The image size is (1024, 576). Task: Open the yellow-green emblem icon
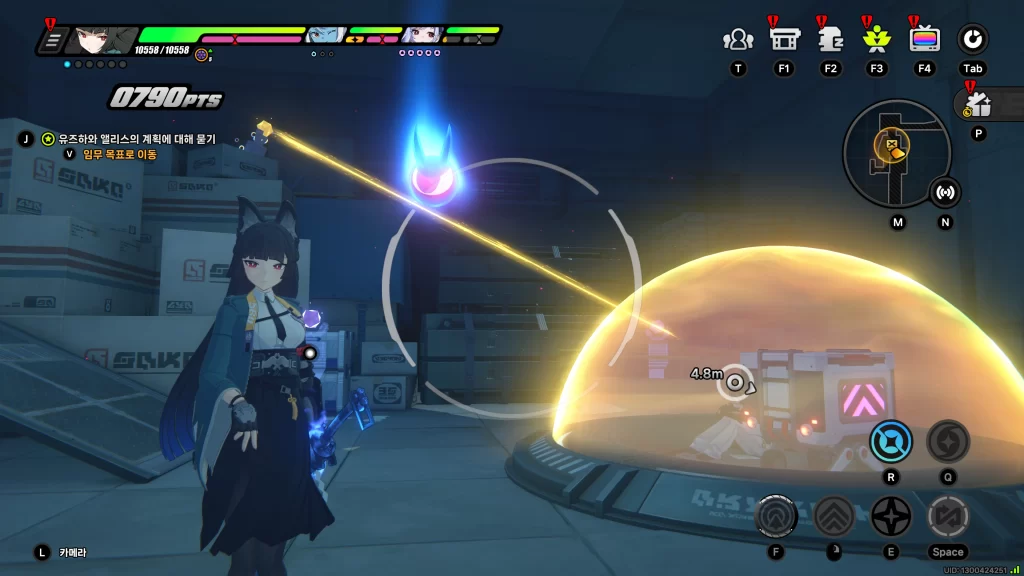click(876, 39)
